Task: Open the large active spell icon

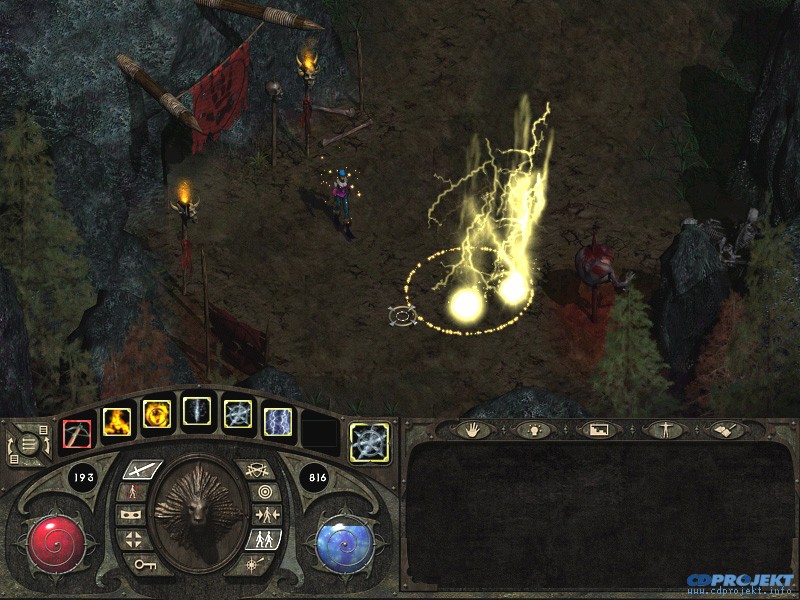Action: pos(369,442)
